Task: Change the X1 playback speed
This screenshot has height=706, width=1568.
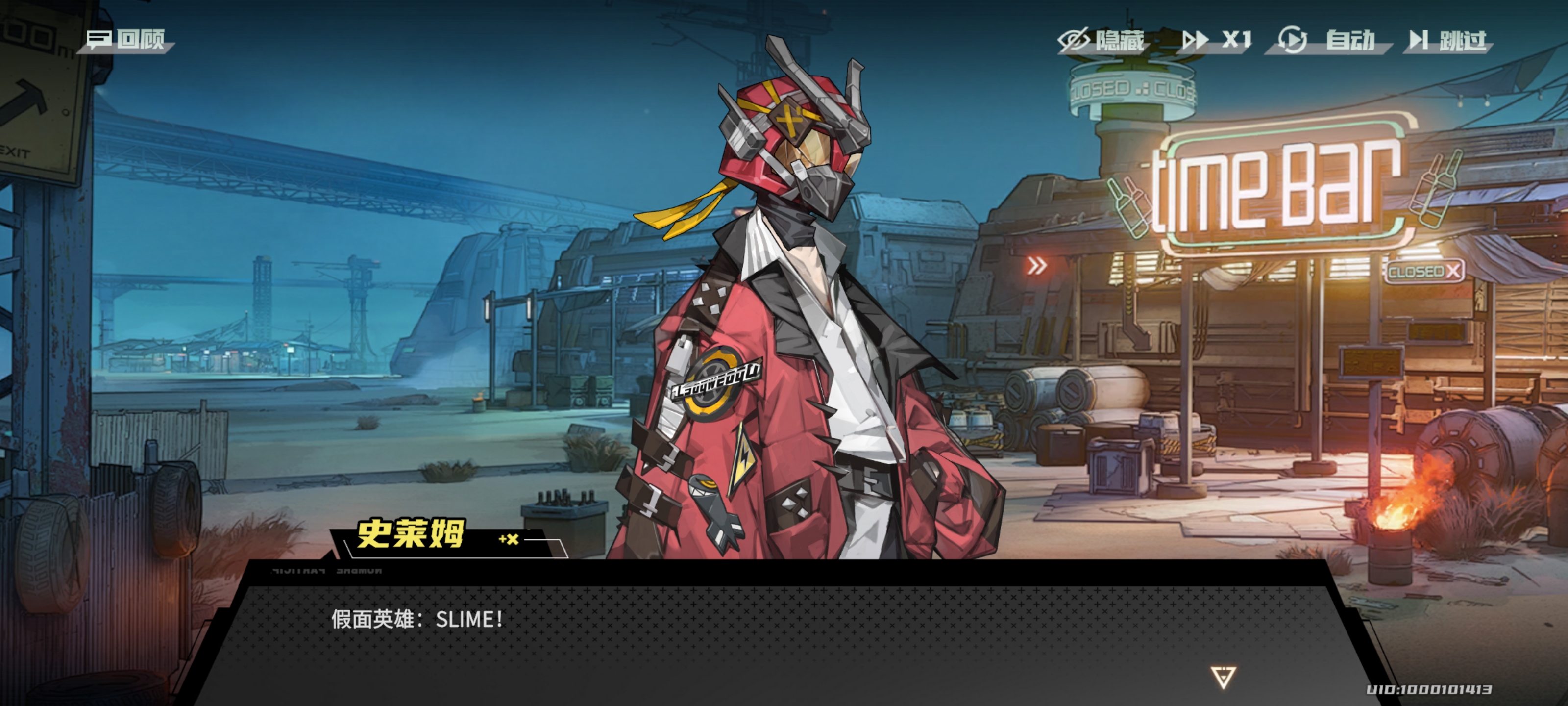Action: [1217, 41]
